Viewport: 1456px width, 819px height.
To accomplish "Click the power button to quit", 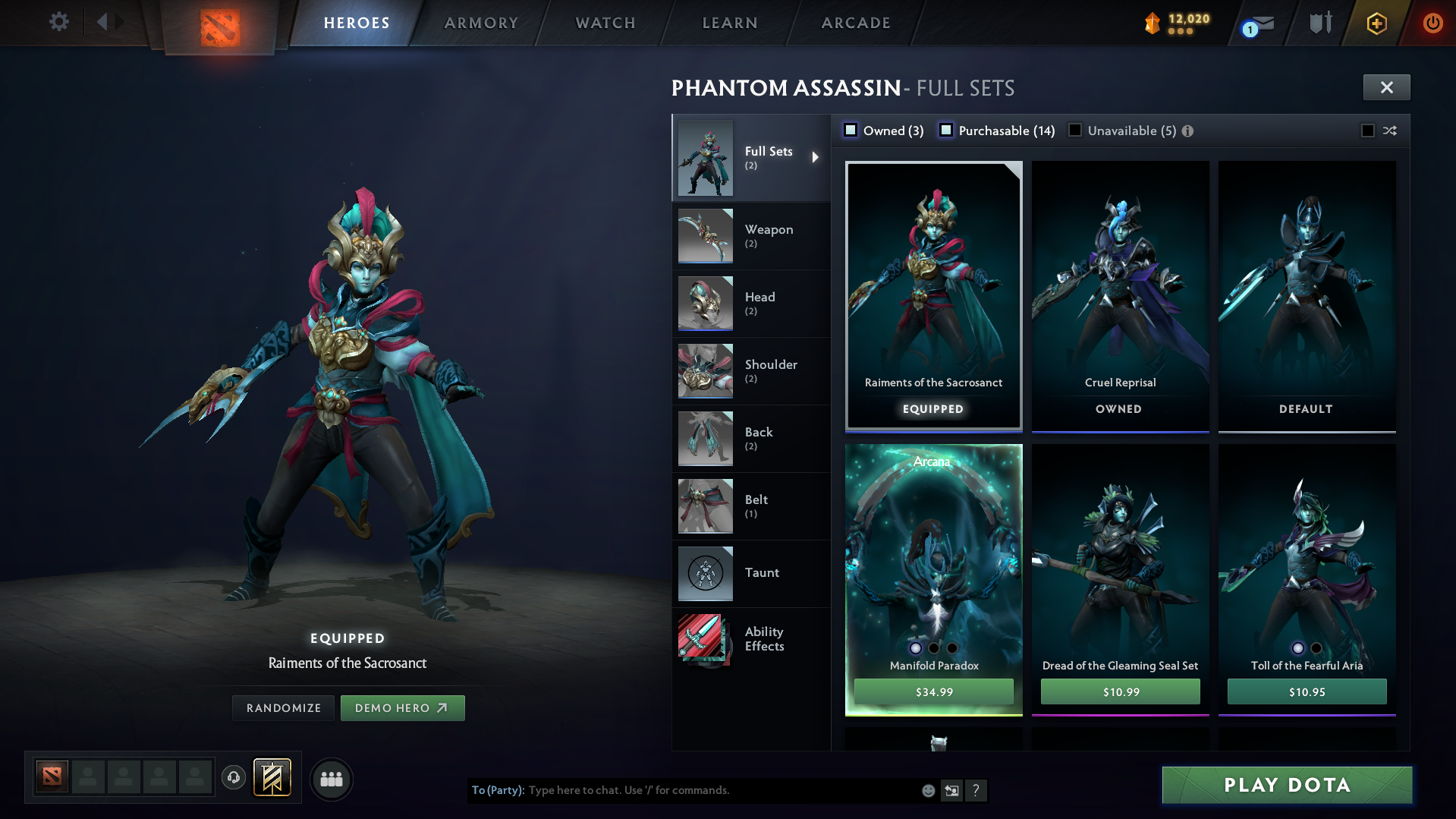I will (1432, 23).
